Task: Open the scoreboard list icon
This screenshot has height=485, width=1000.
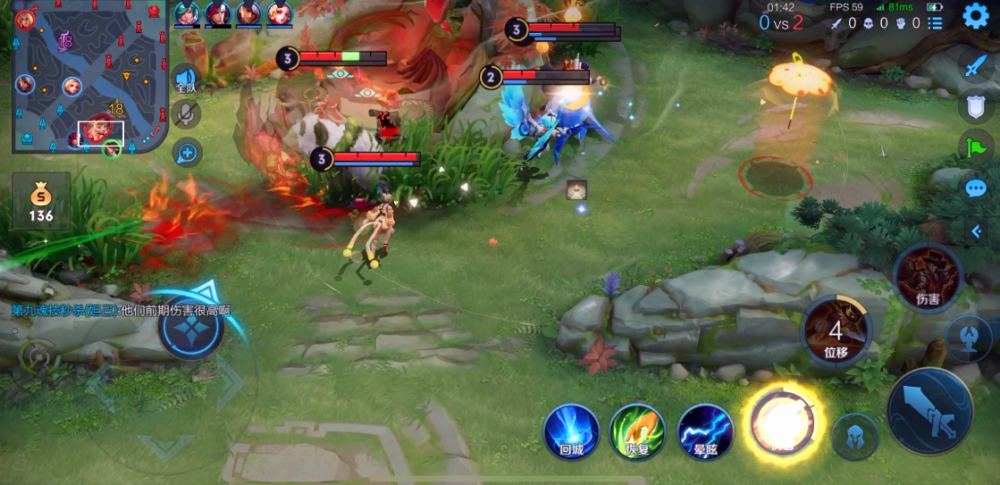Action: point(935,23)
